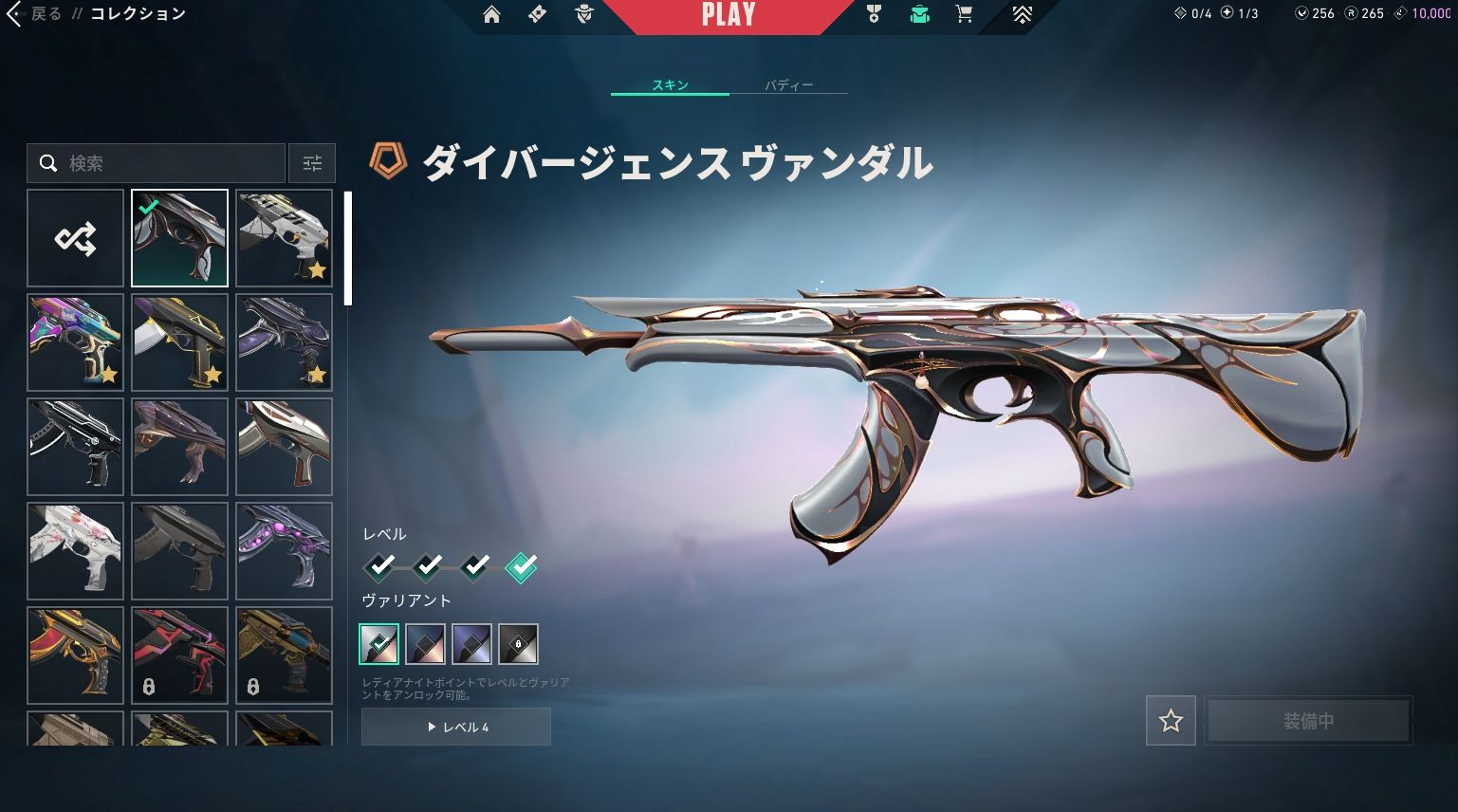Play the レベル 4 preview video

coord(456,727)
